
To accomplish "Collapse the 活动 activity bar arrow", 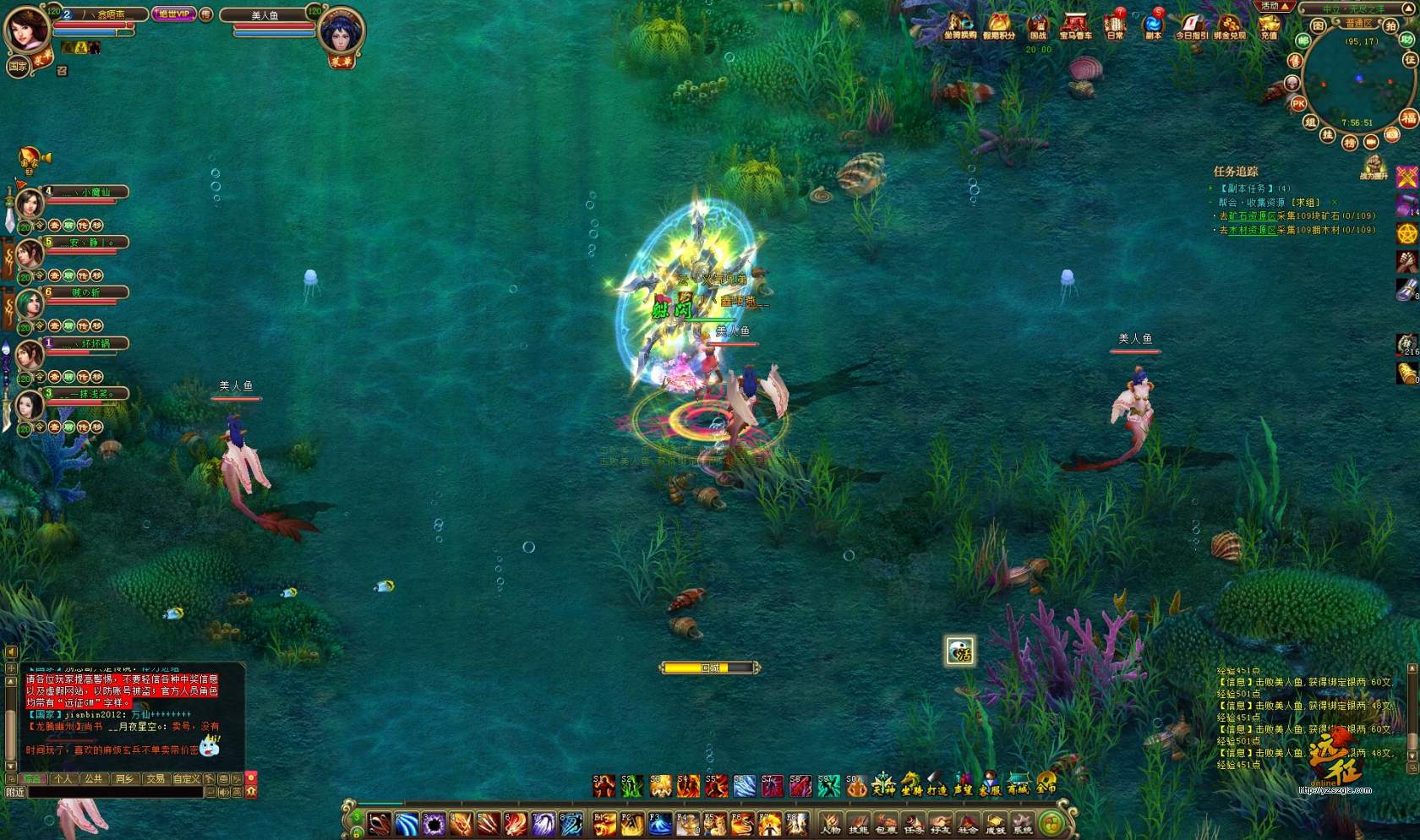I will pos(1285,6).
